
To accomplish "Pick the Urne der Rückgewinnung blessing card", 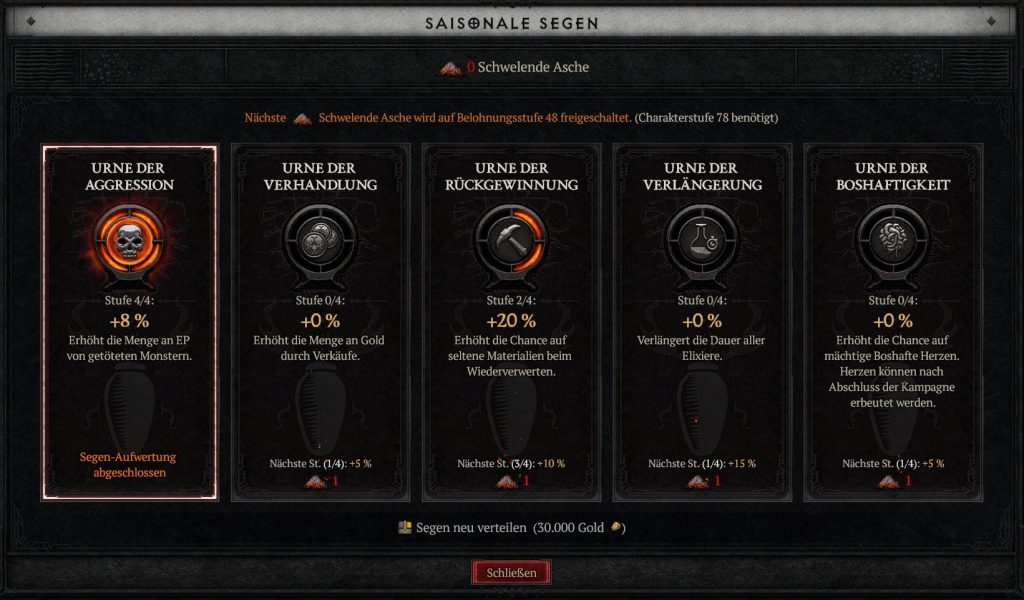I will point(511,322).
